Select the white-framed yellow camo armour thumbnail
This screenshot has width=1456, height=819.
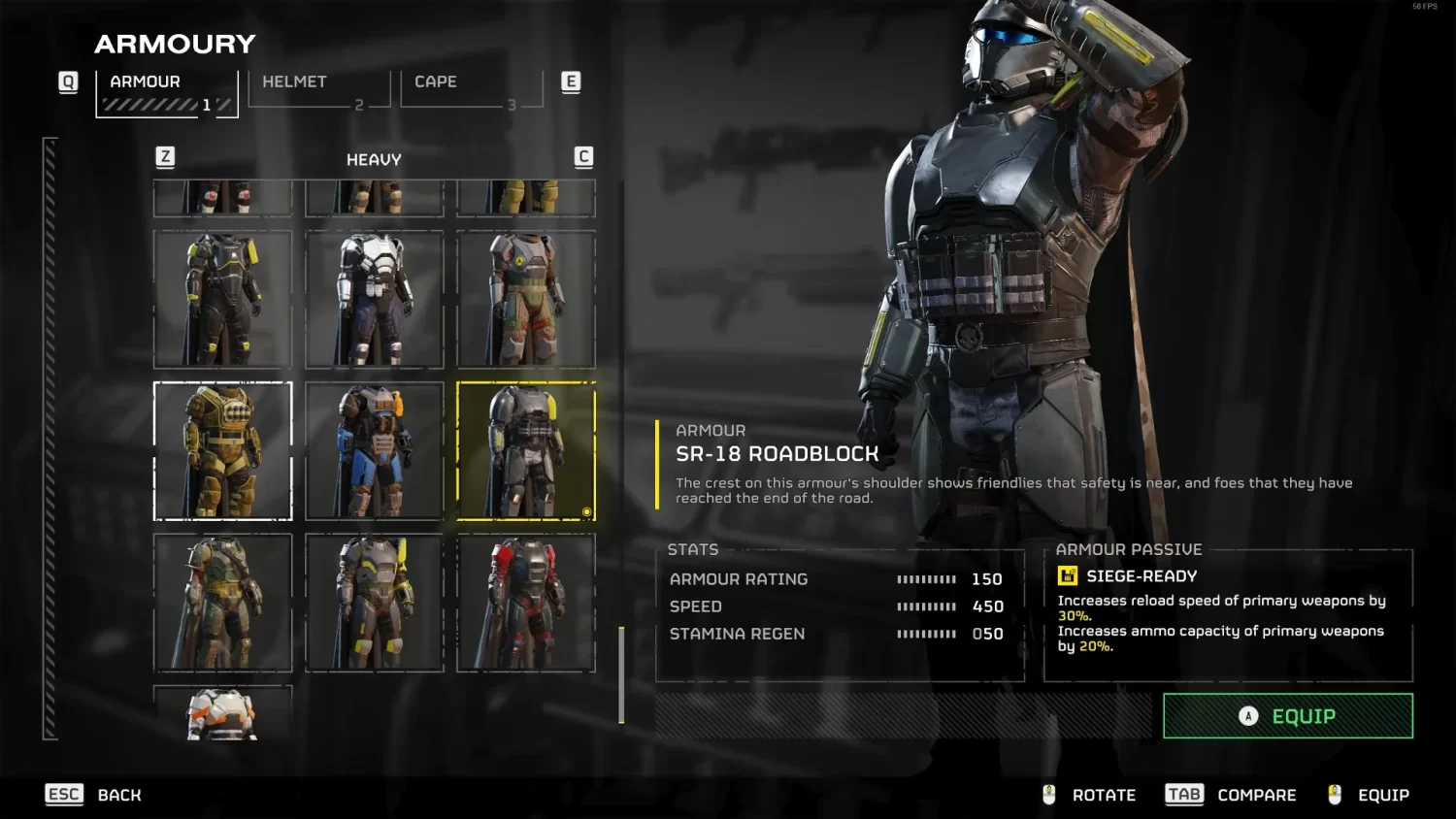pyautogui.click(x=222, y=451)
